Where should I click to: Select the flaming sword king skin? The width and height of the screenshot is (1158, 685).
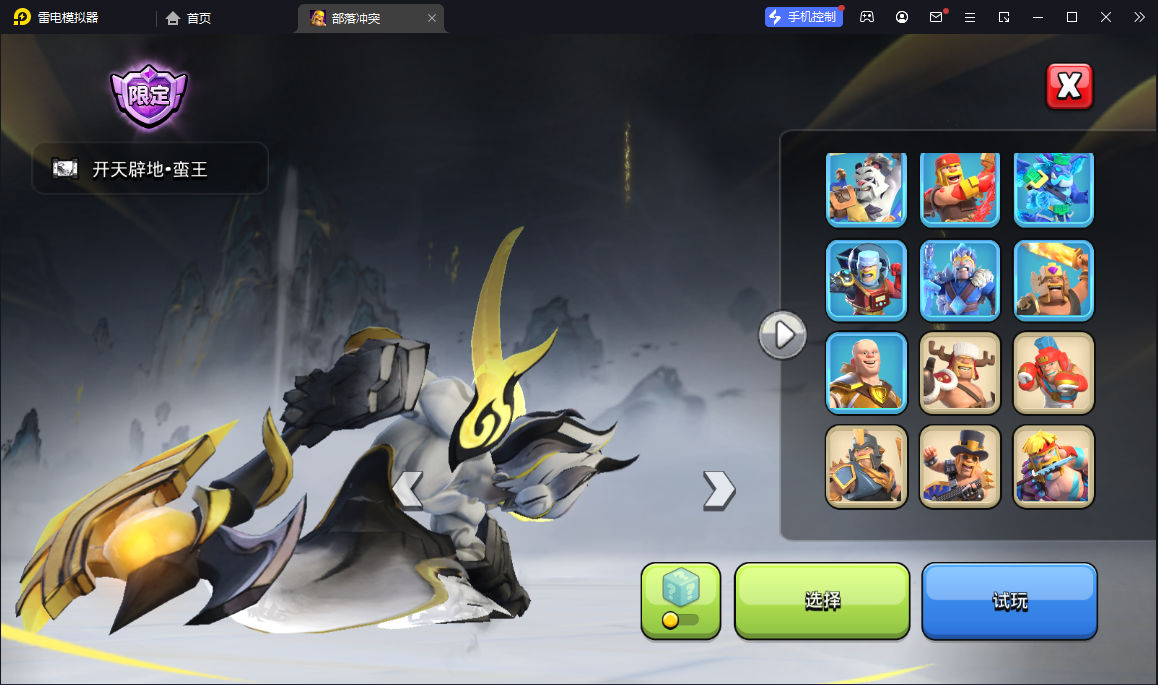tap(1054, 280)
